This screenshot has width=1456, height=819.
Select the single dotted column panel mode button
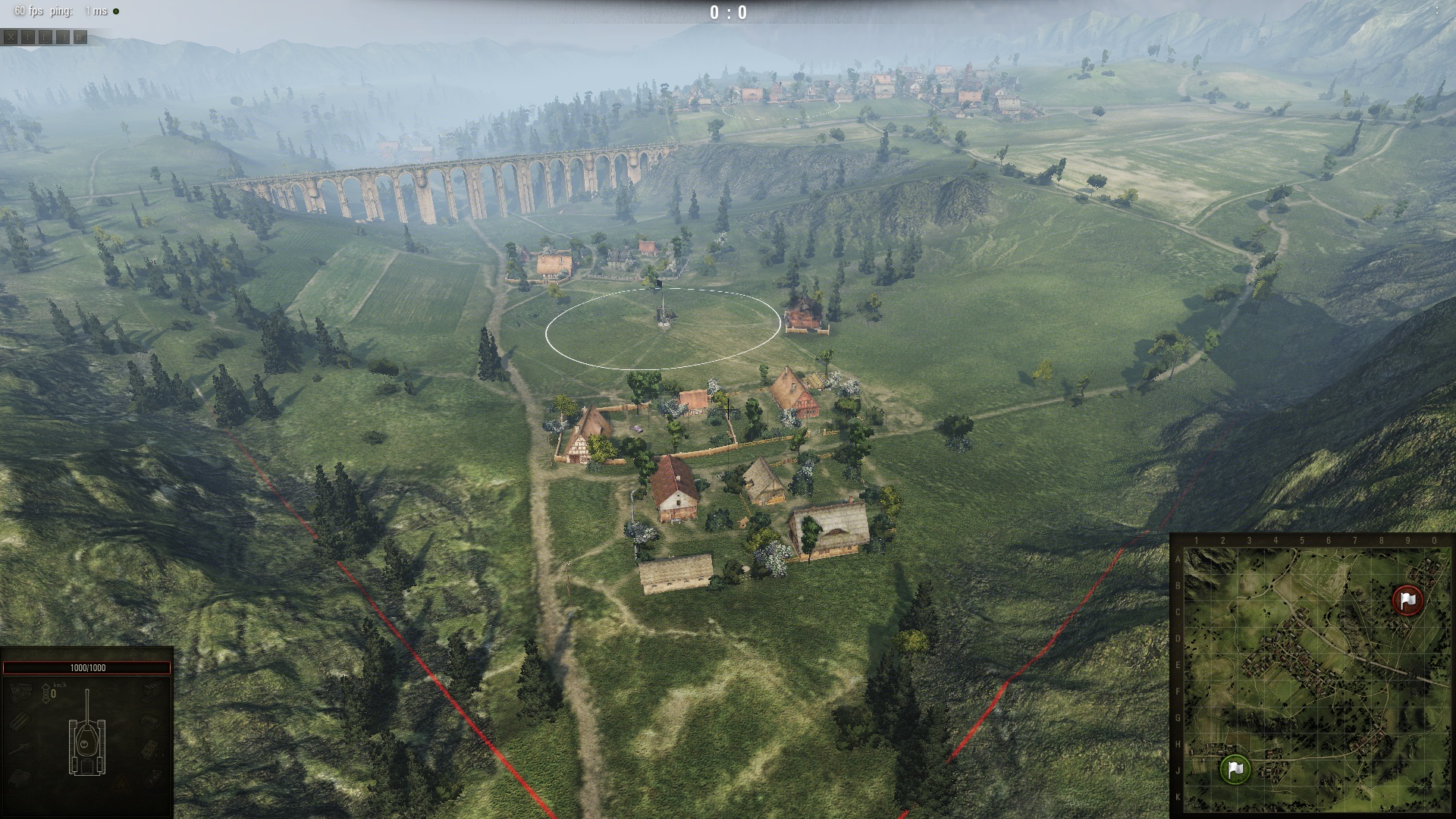pos(27,36)
